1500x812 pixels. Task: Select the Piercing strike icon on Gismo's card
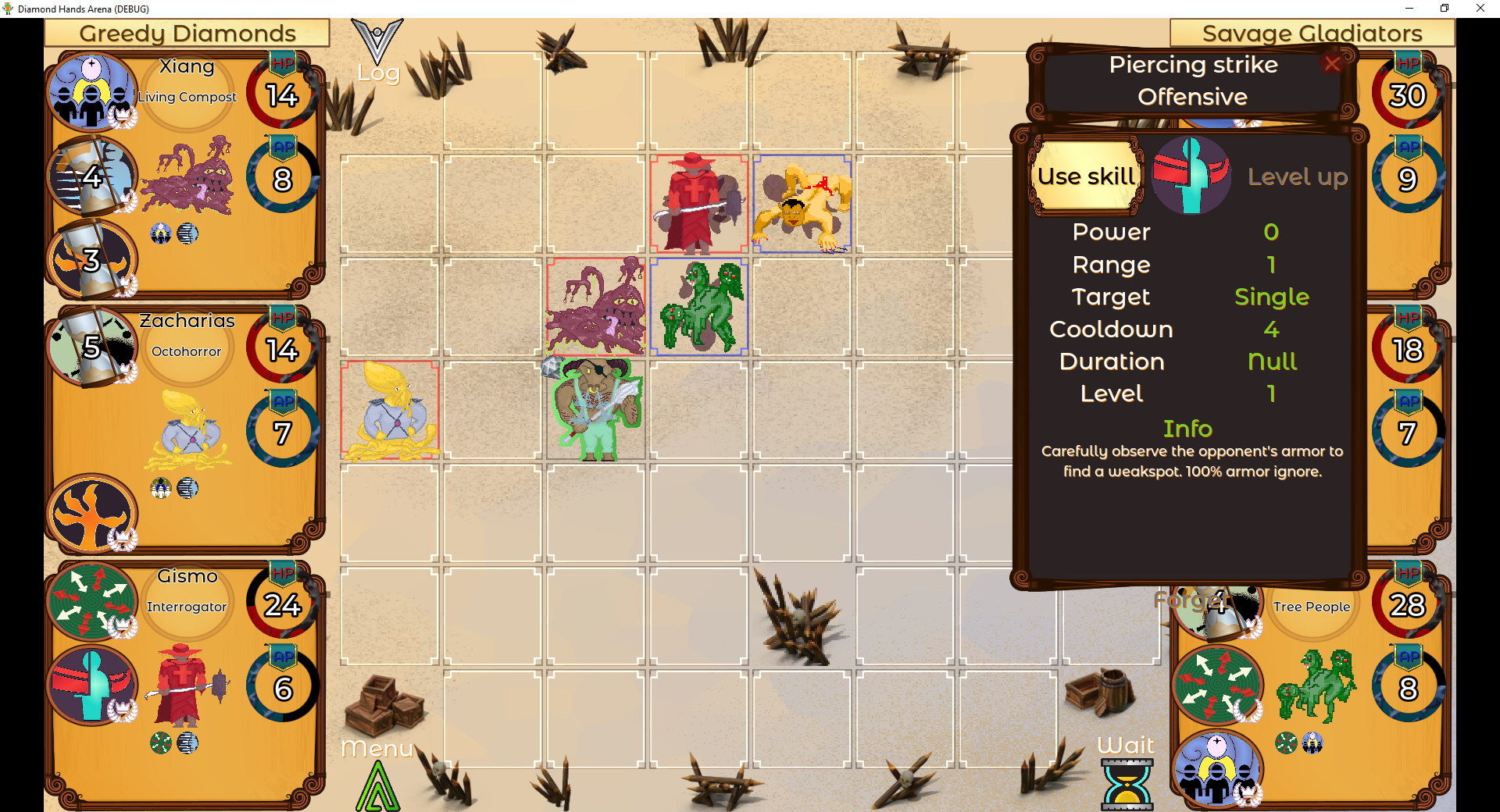click(92, 686)
